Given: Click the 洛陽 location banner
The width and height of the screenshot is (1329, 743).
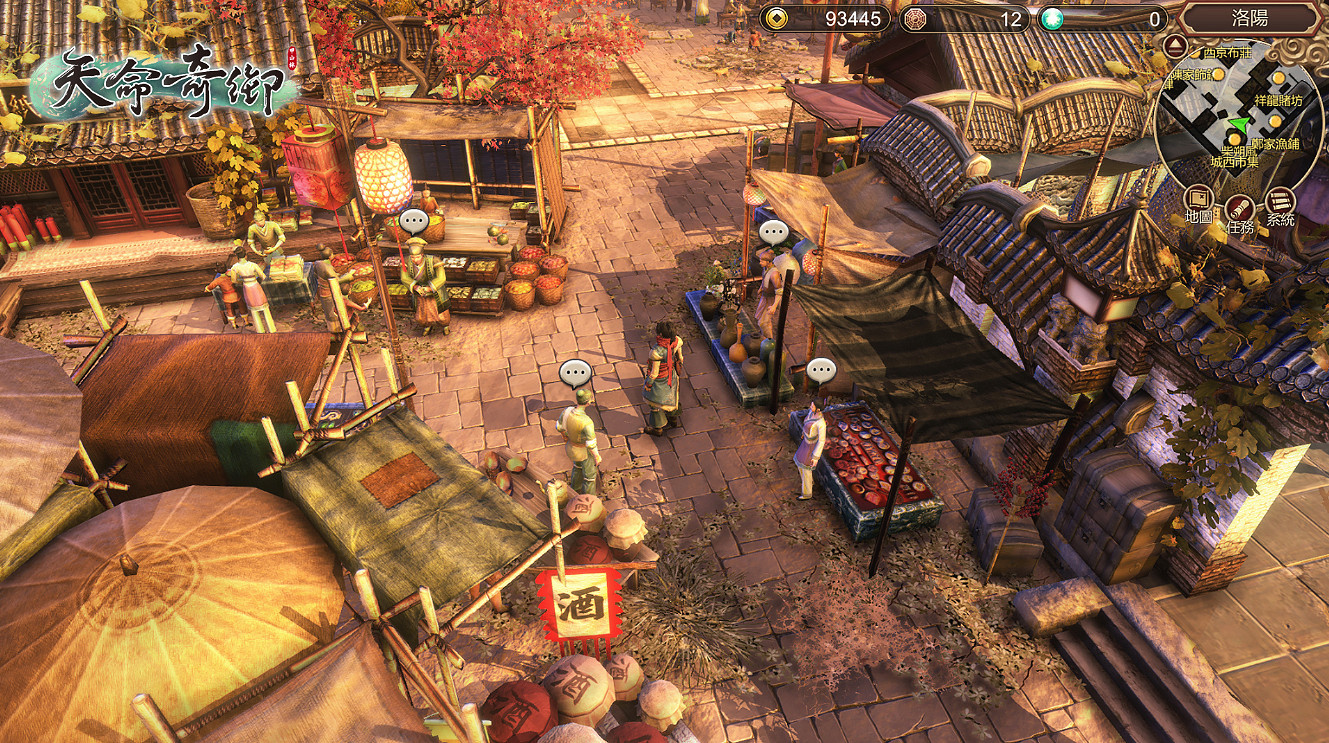Looking at the screenshot, I should coord(1250,18).
